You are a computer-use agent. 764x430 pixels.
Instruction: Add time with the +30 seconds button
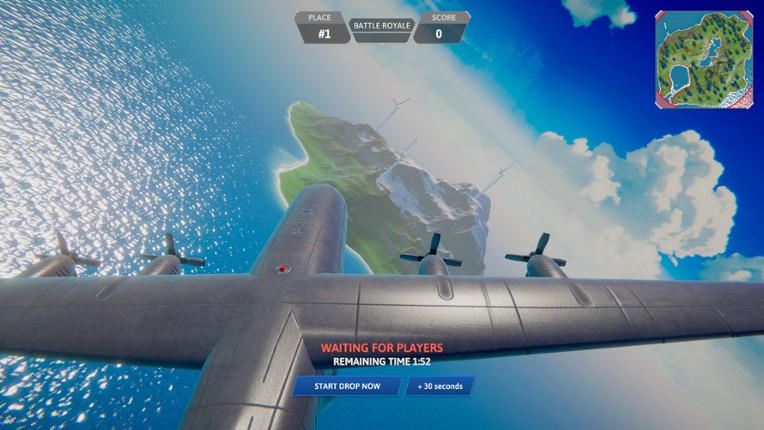tap(439, 386)
